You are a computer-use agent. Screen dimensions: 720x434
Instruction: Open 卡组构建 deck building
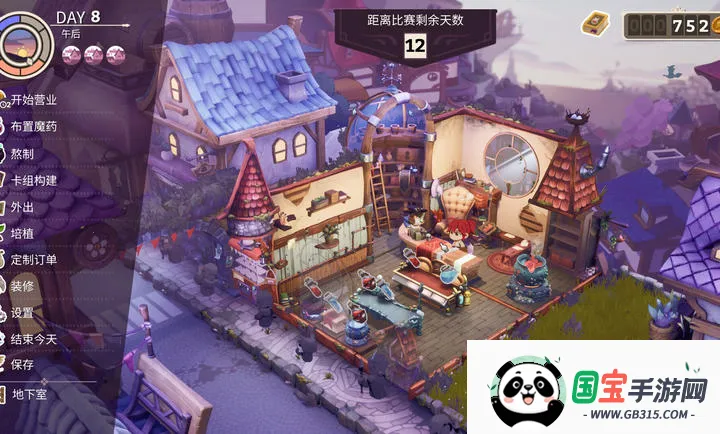(x=33, y=180)
